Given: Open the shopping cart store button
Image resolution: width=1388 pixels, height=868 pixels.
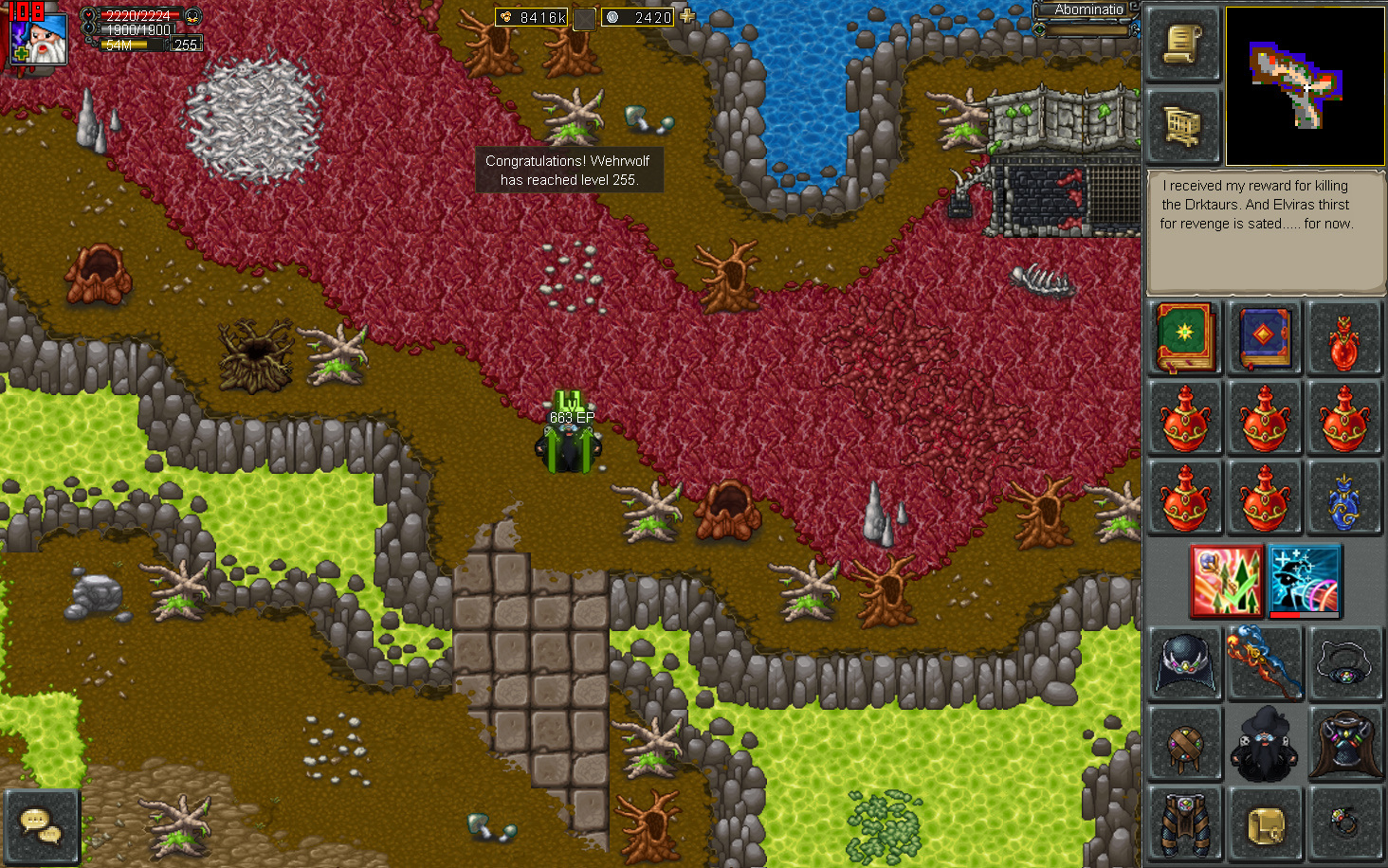Looking at the screenshot, I should click(1182, 125).
